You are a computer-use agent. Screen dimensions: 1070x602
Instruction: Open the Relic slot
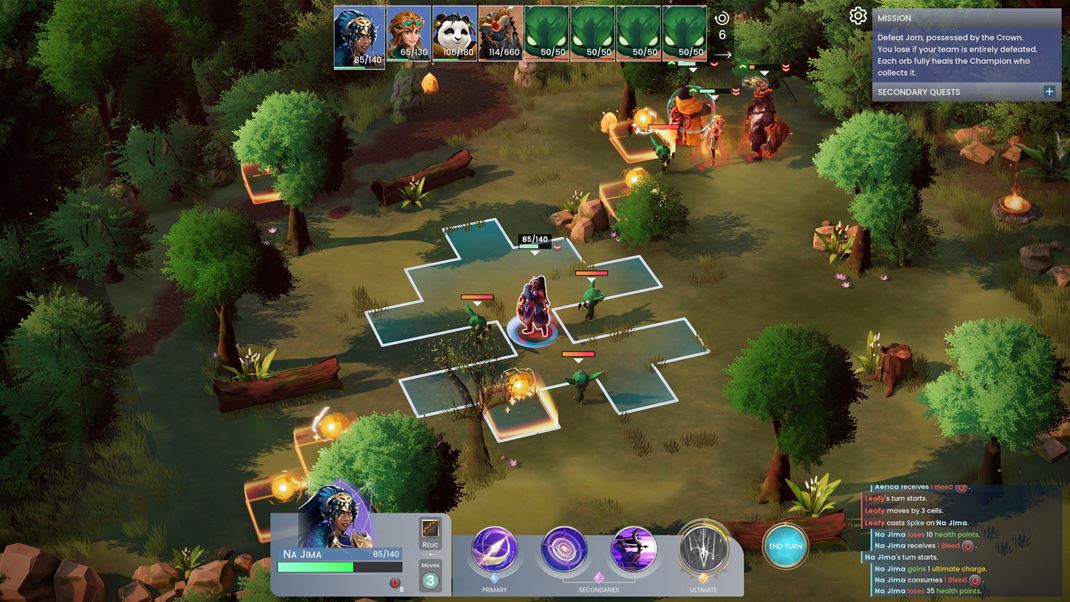[430, 531]
